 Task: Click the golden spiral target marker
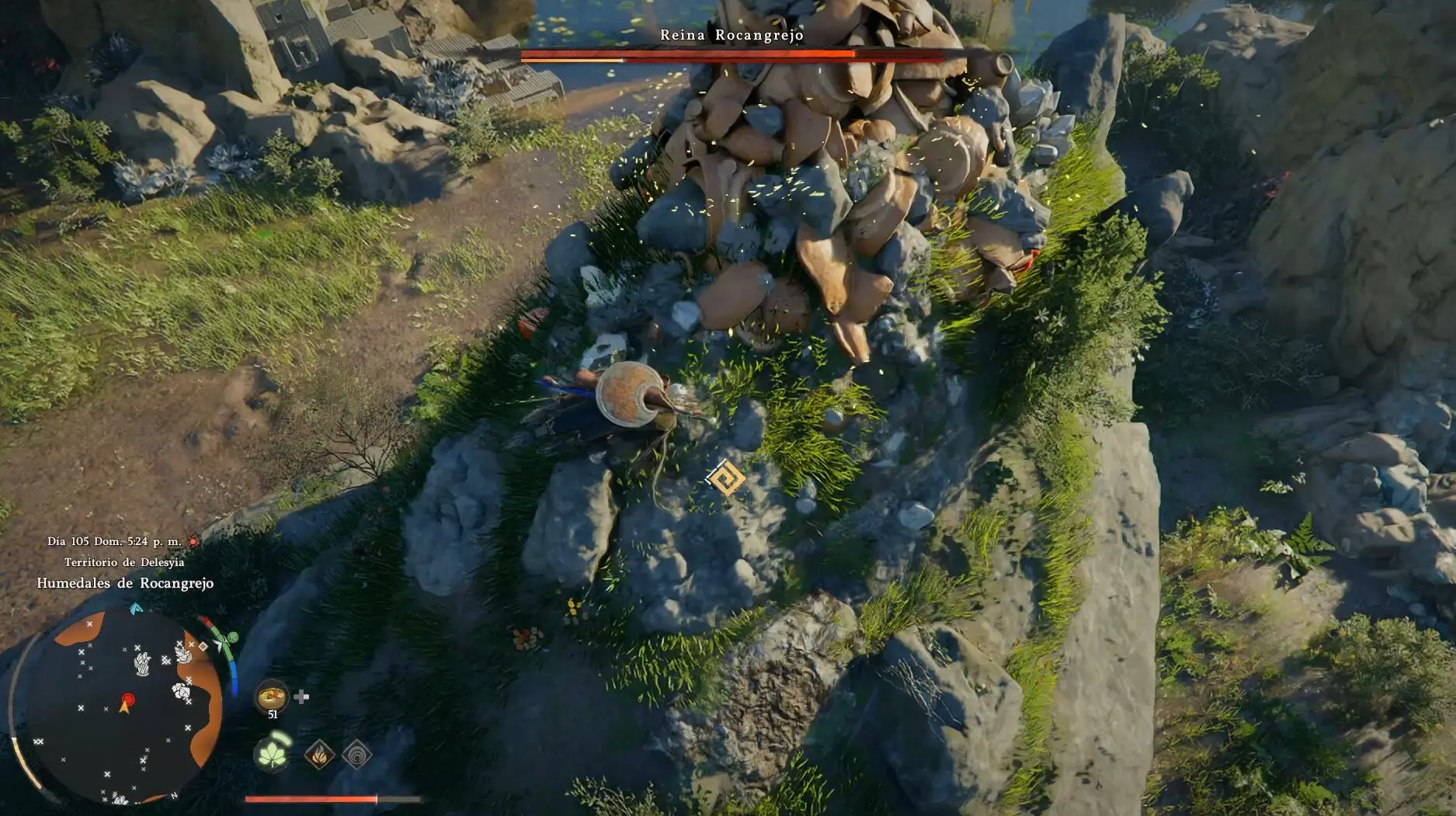[726, 478]
